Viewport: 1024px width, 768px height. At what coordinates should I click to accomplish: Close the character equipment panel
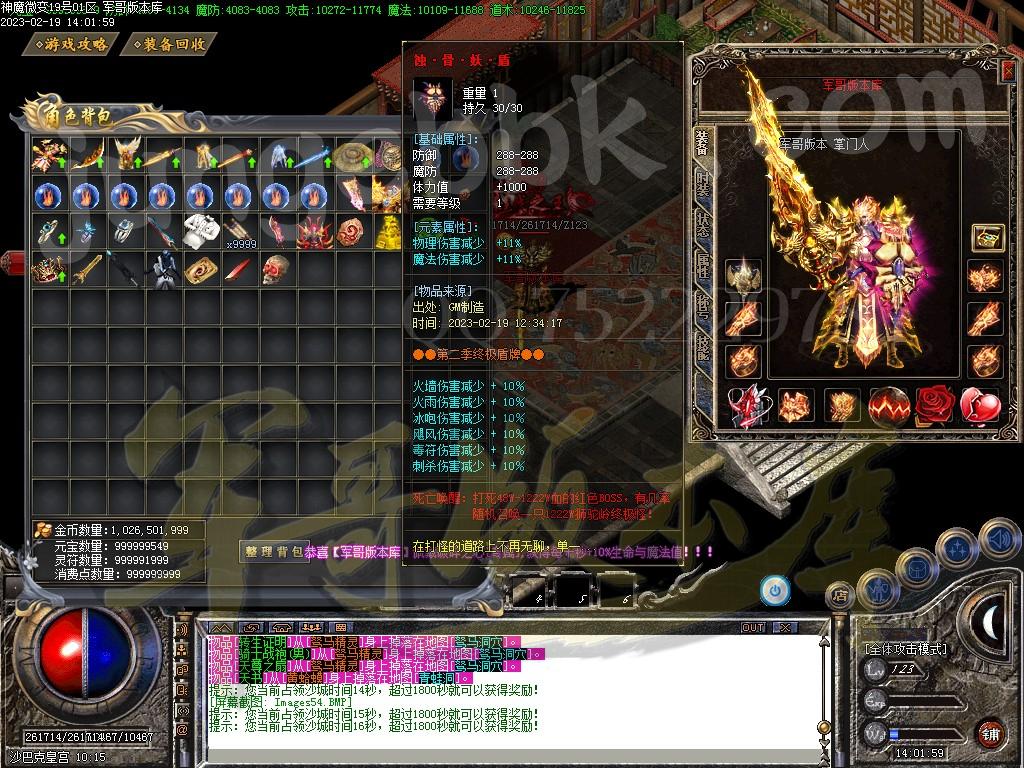tap(1006, 70)
